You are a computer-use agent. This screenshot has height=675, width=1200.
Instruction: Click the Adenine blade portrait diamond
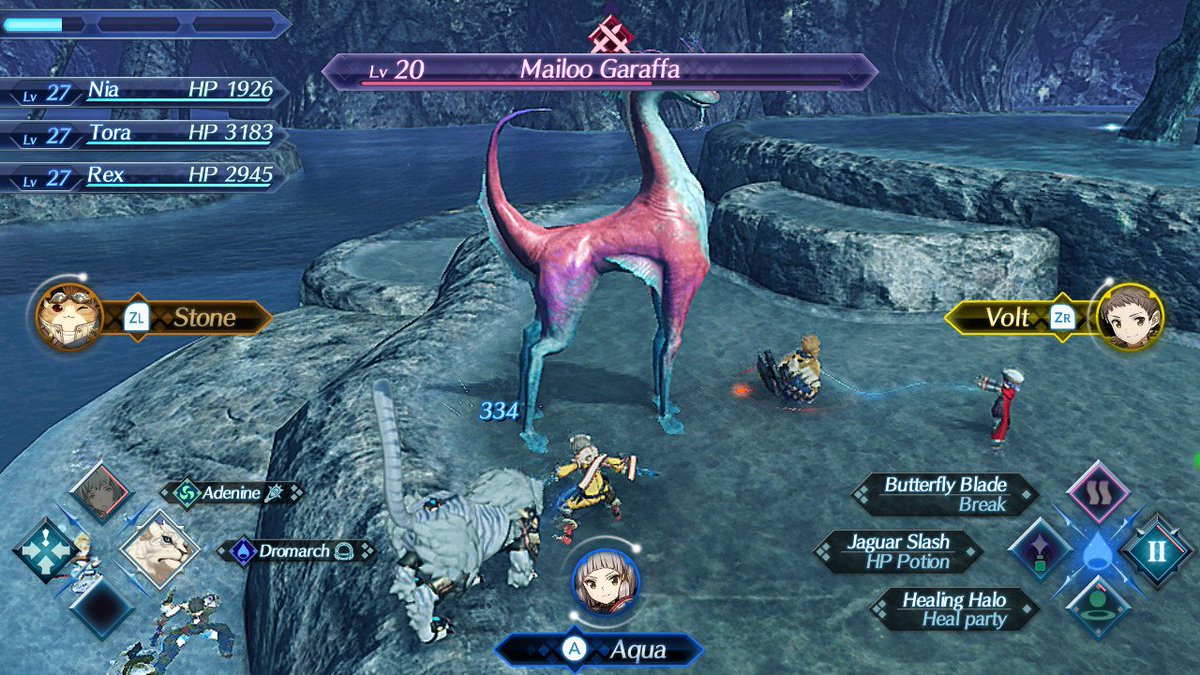(x=100, y=492)
